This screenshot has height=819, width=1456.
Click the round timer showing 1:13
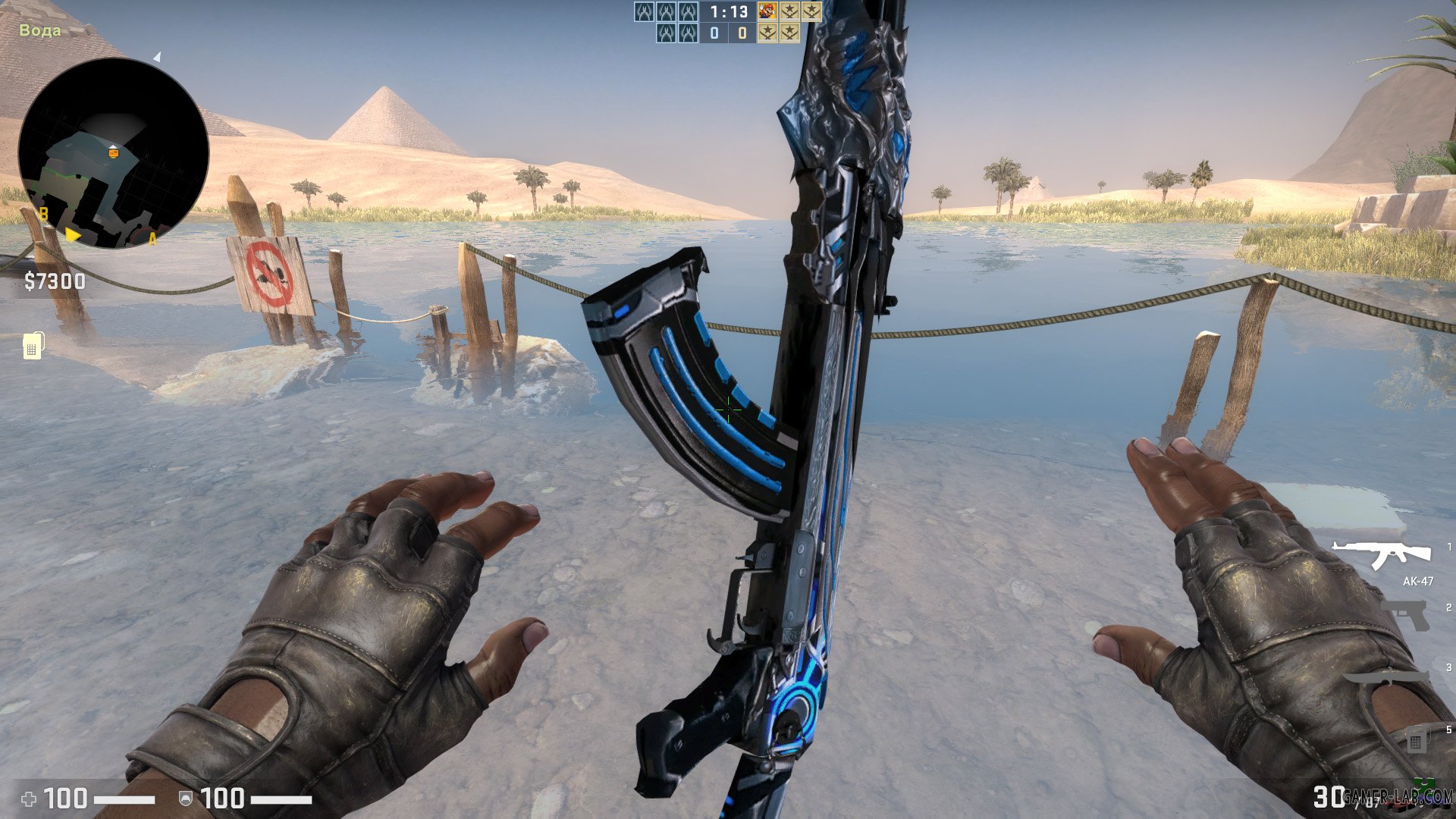[x=728, y=11]
